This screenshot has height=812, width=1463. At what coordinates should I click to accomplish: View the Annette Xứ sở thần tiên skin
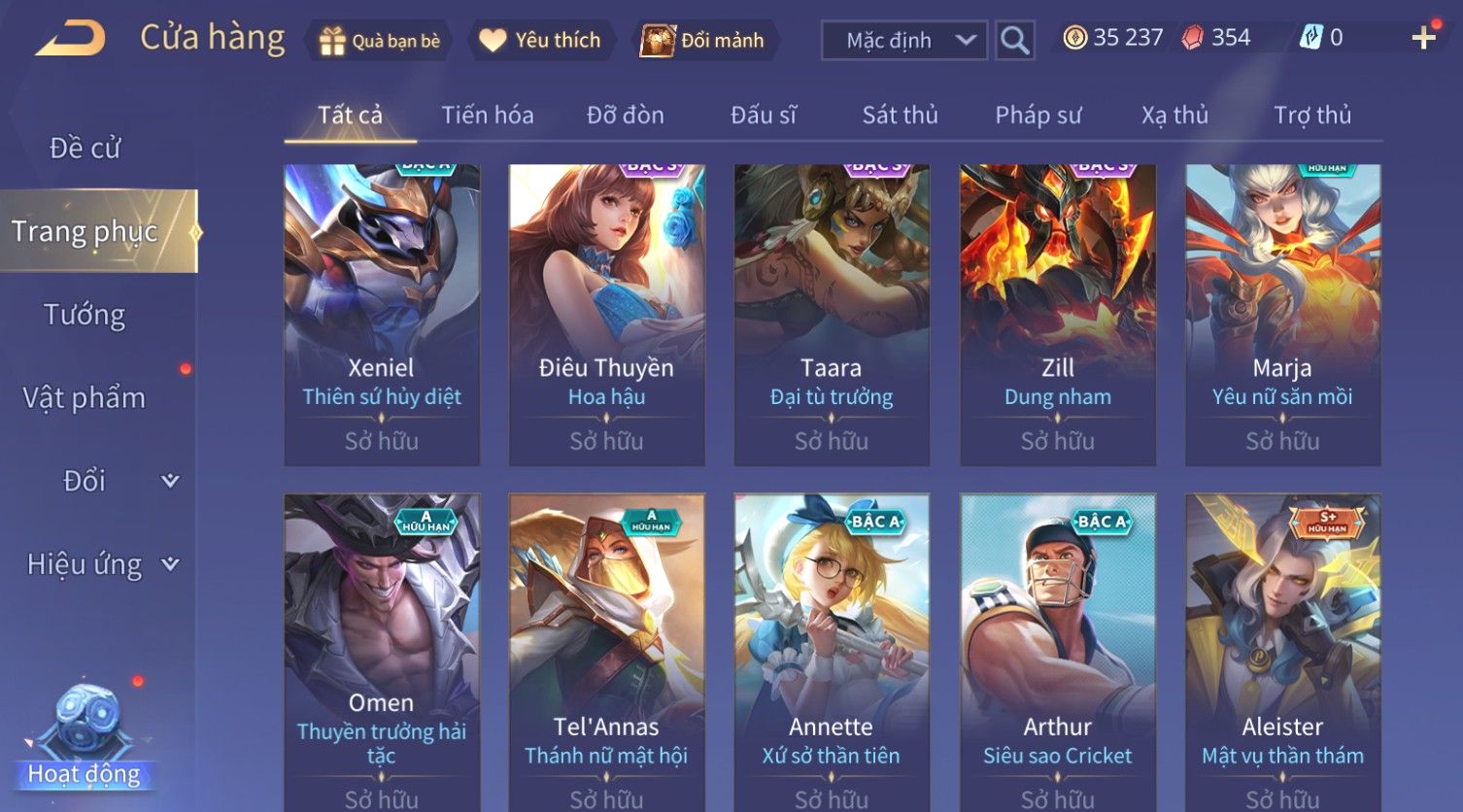point(832,649)
